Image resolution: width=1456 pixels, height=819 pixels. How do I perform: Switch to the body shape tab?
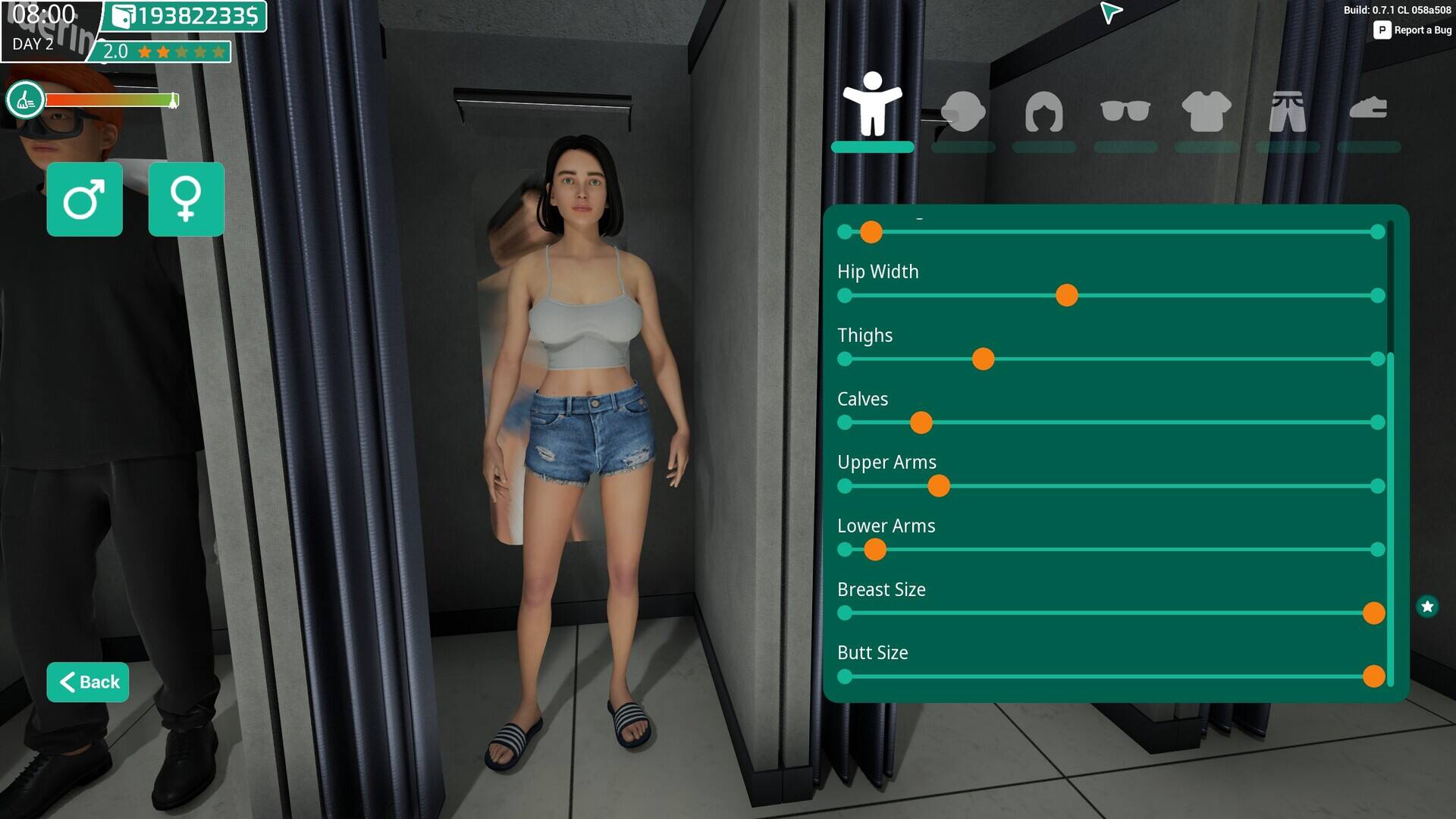pos(872,107)
